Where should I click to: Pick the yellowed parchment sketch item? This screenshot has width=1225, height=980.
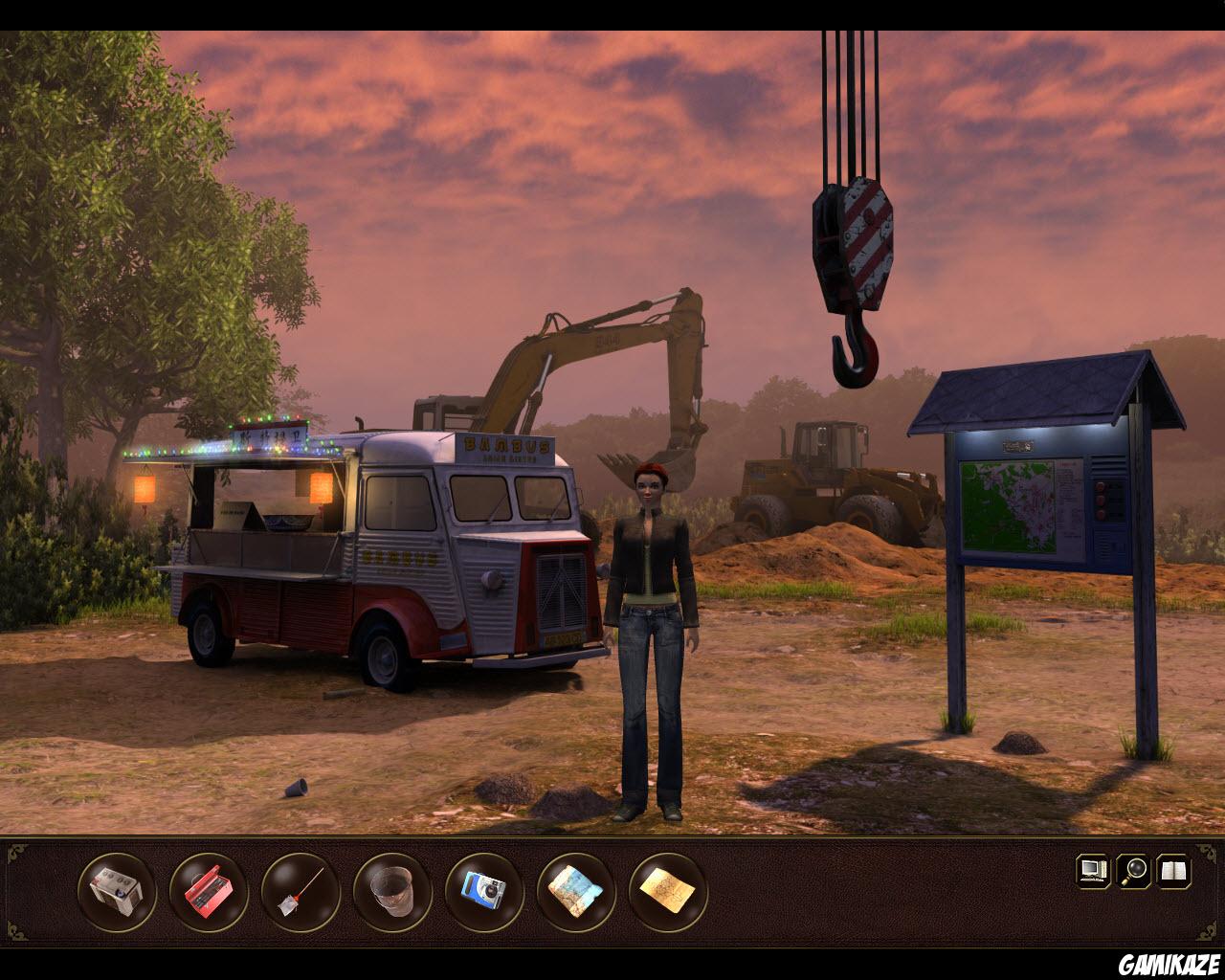pos(668,892)
